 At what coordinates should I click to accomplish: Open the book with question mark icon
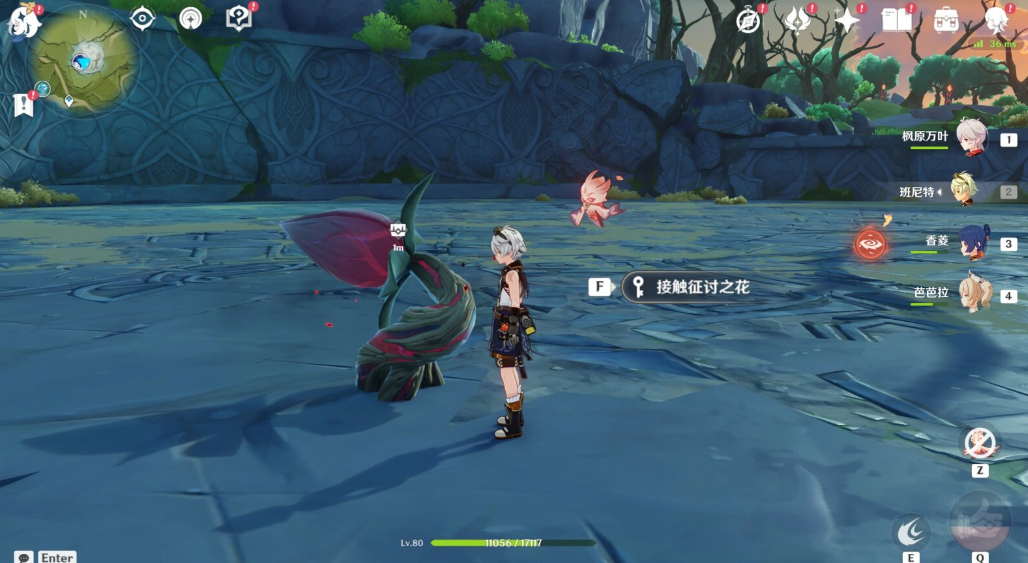238,18
